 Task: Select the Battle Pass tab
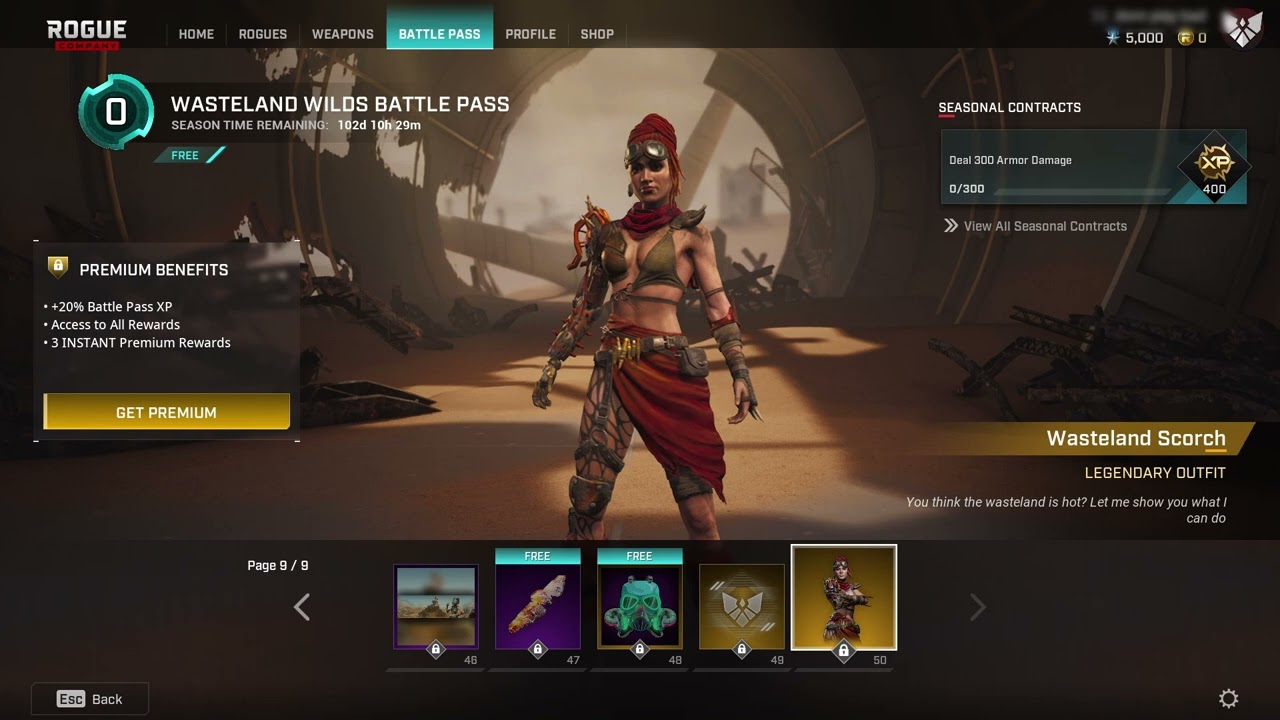point(439,34)
